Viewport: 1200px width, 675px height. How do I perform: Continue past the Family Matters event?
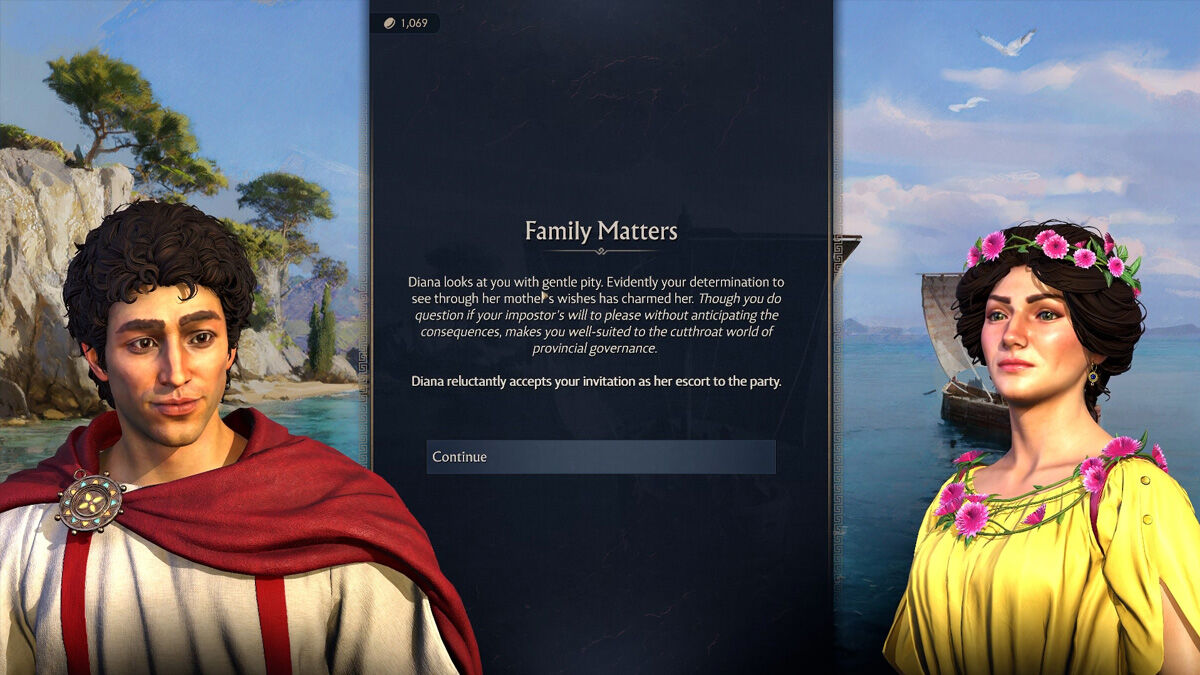pyautogui.click(x=600, y=457)
